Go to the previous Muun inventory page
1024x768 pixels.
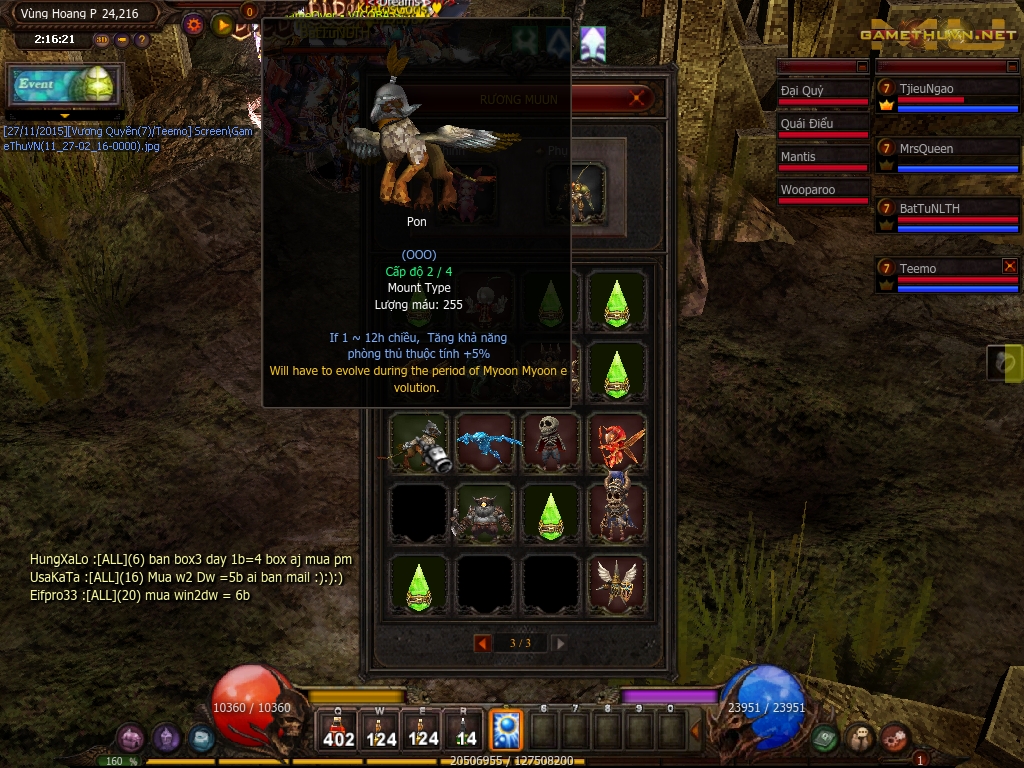point(482,643)
